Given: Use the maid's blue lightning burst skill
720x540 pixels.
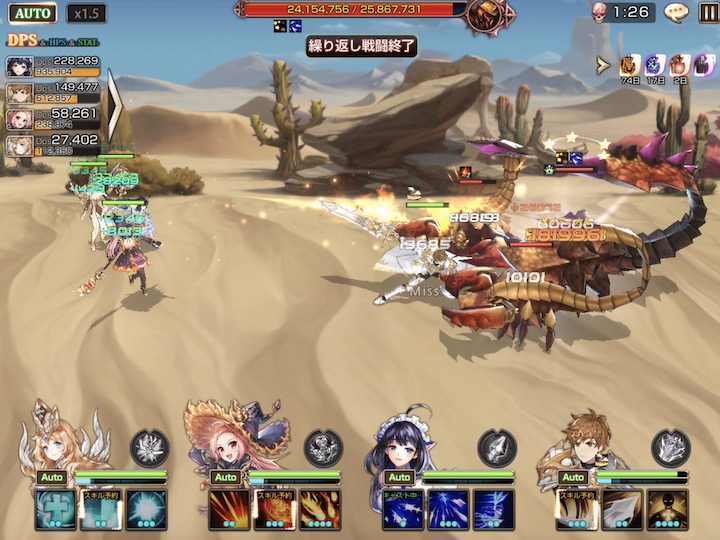Looking at the screenshot, I should 493,509.
